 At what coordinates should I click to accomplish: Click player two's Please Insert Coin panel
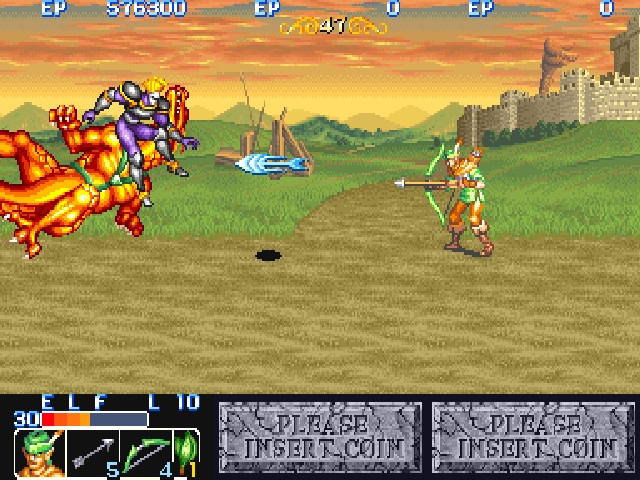(x=320, y=437)
